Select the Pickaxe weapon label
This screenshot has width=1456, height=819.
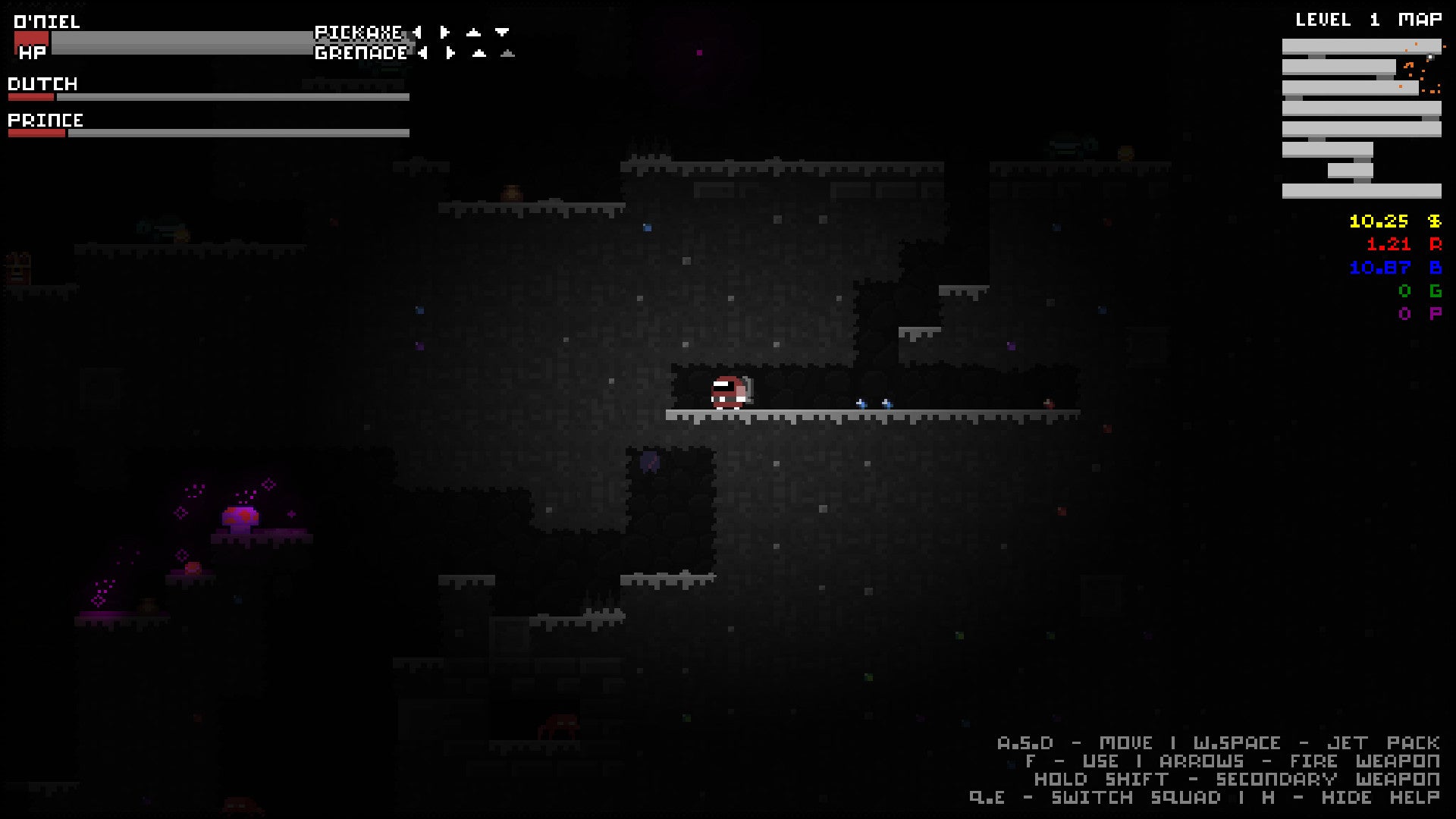[x=359, y=32]
